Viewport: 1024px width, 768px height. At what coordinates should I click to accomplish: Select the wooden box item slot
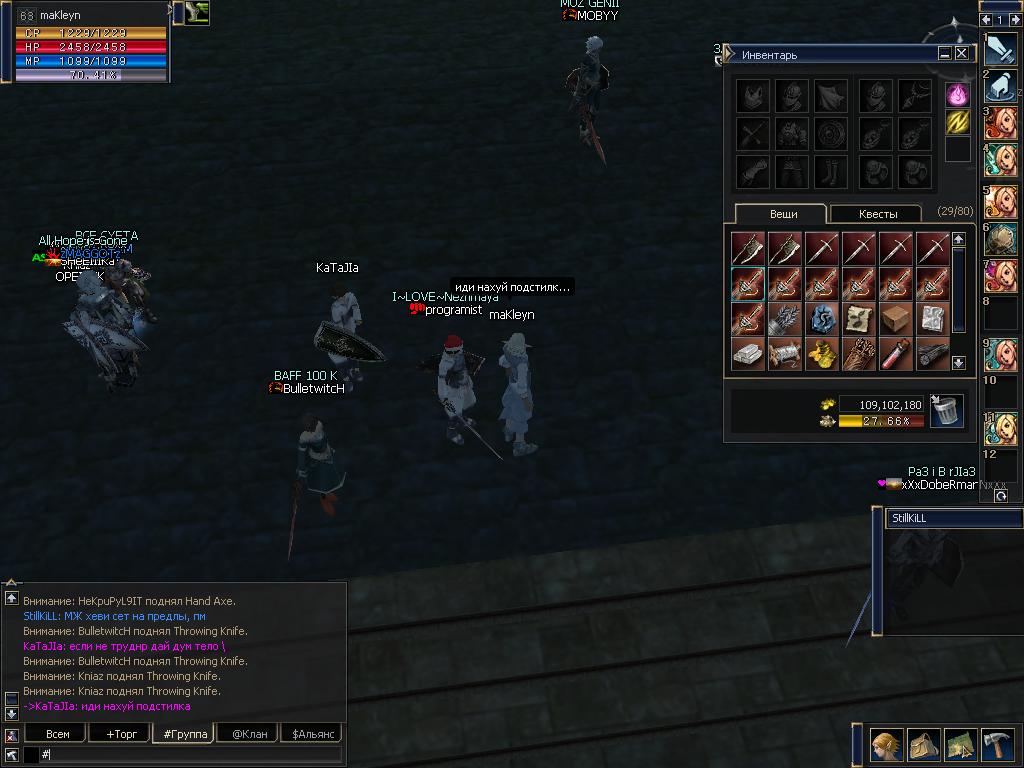(896, 318)
